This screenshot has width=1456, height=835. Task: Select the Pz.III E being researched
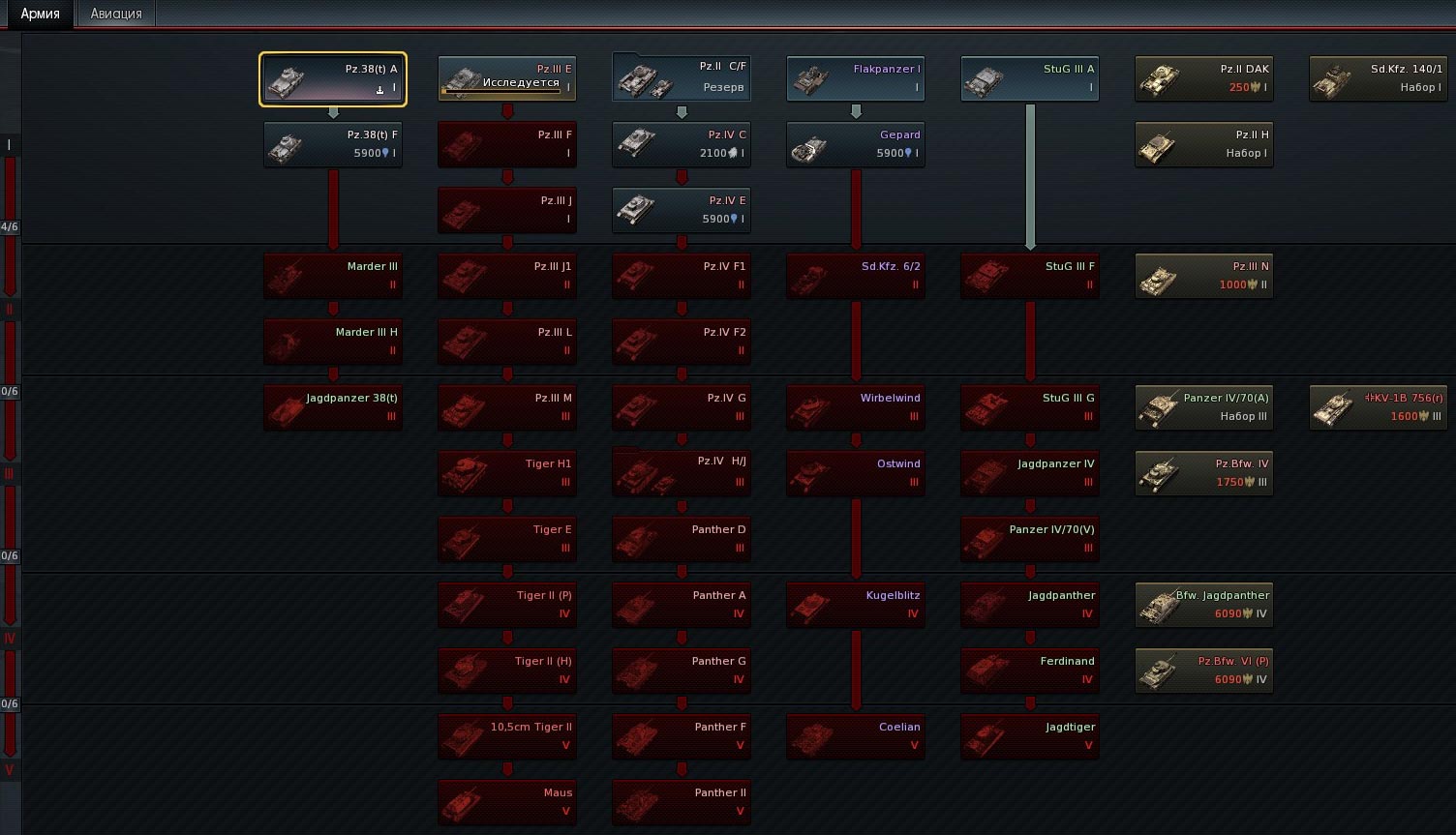click(507, 79)
